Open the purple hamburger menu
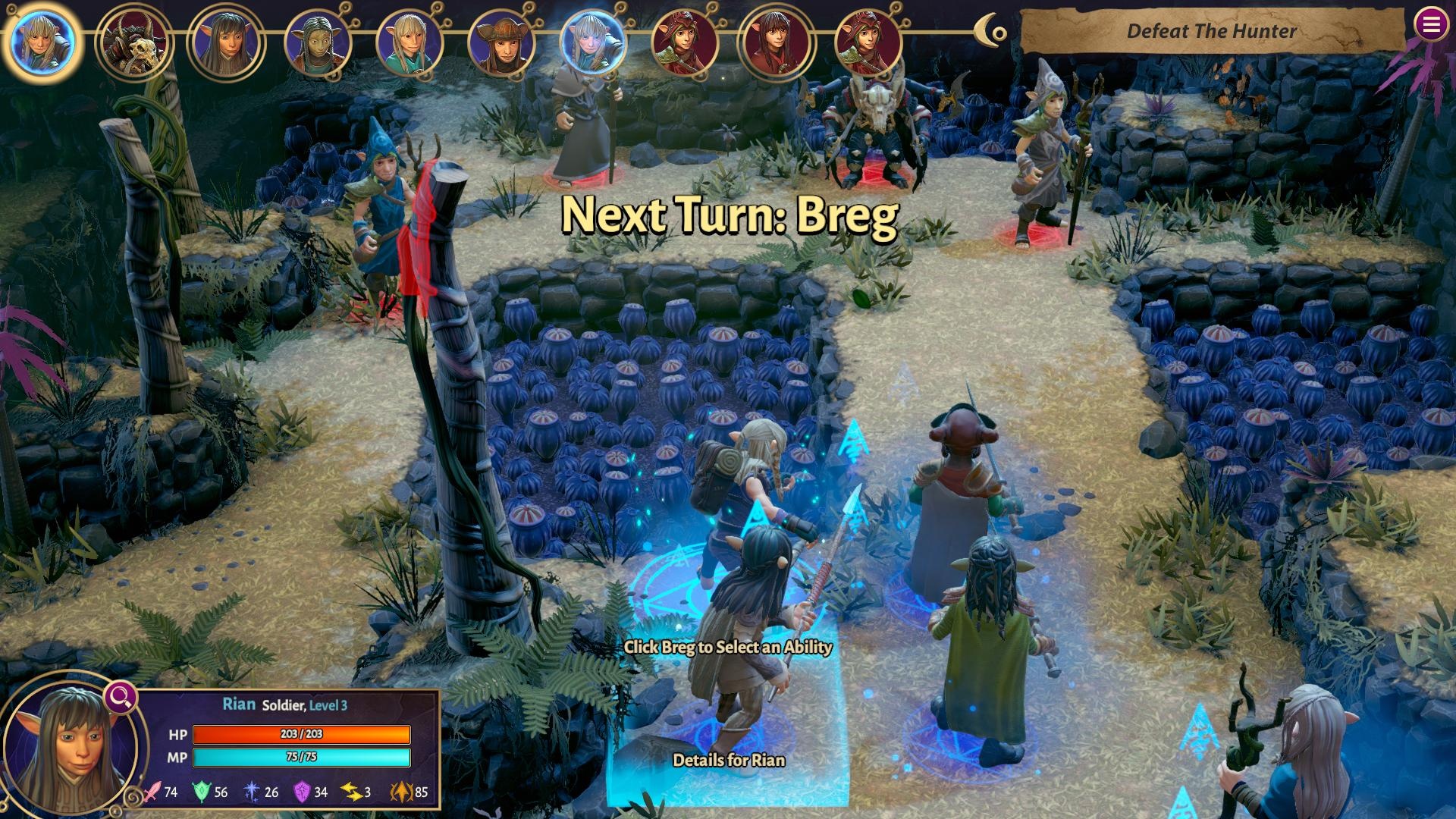 pyautogui.click(x=1430, y=25)
